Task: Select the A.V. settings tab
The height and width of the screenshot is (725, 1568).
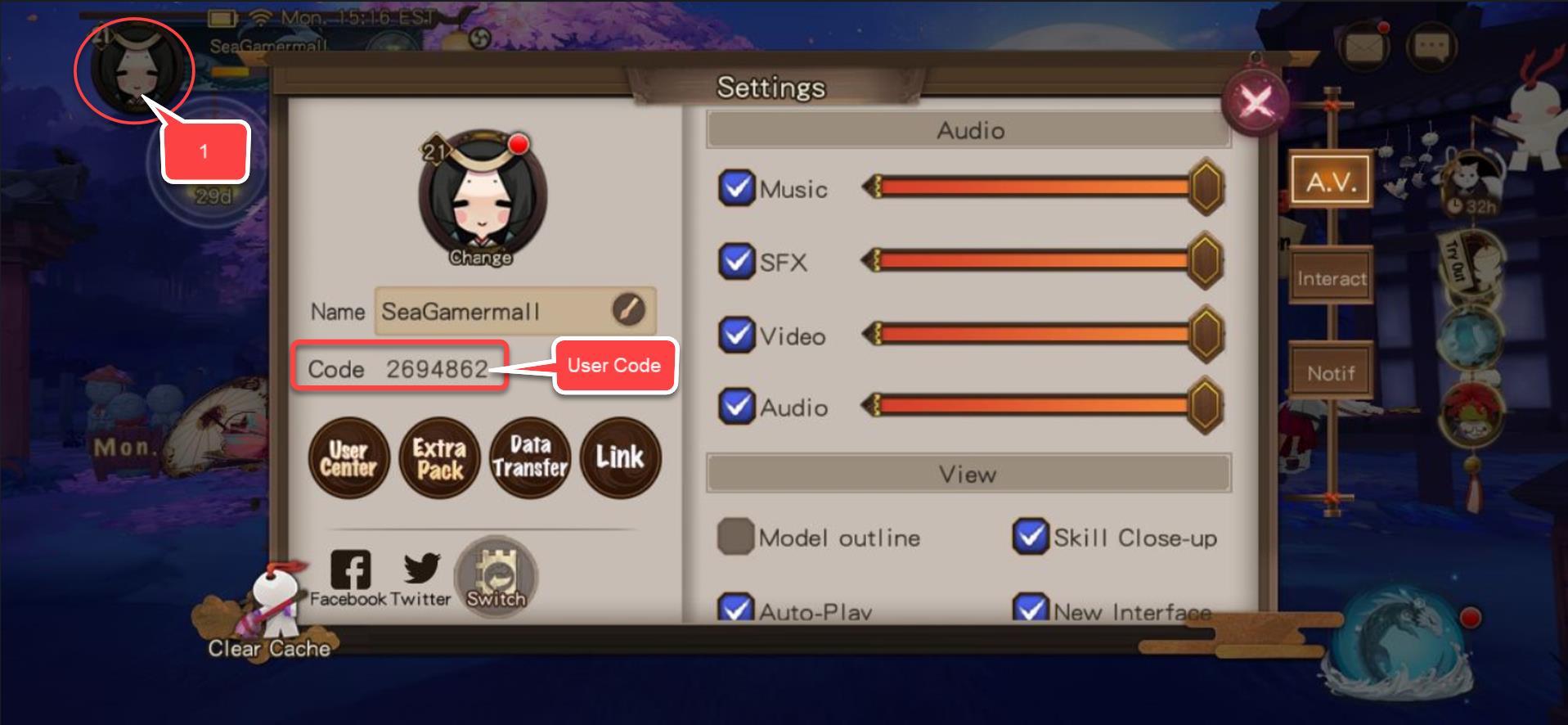Action: [1331, 181]
